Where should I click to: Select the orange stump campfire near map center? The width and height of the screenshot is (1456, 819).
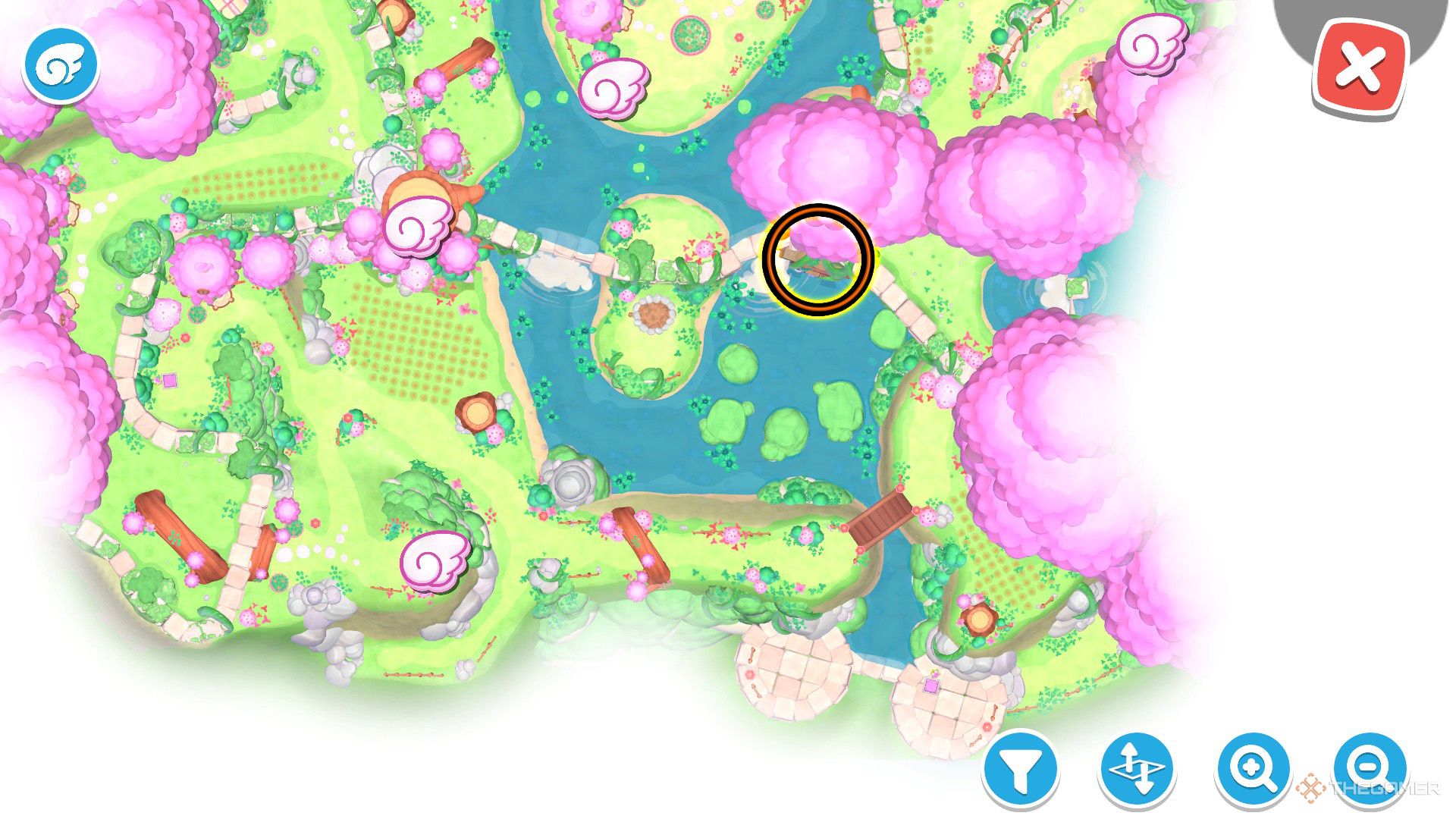pyautogui.click(x=478, y=413)
